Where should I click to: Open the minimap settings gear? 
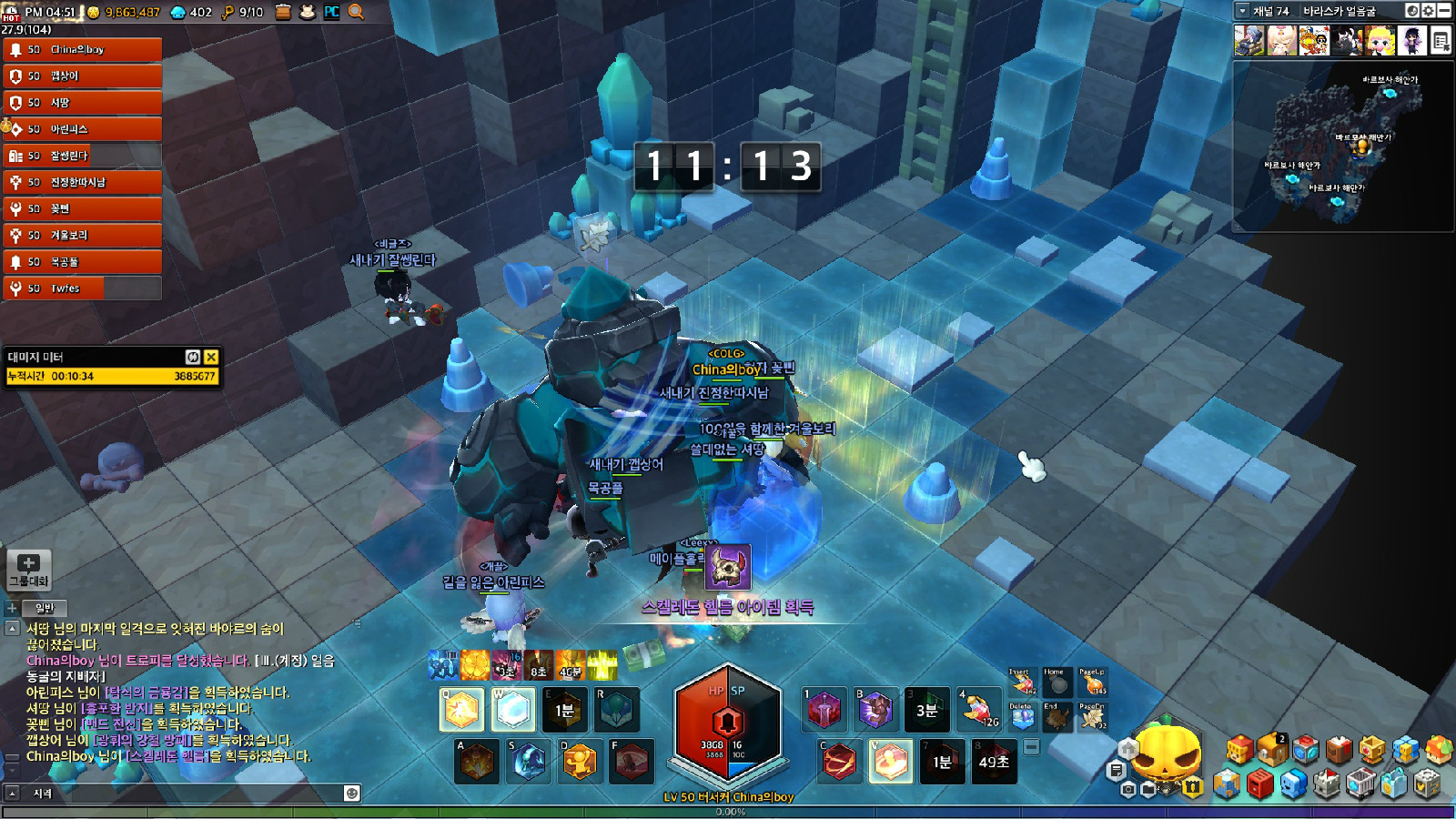click(x=1428, y=11)
